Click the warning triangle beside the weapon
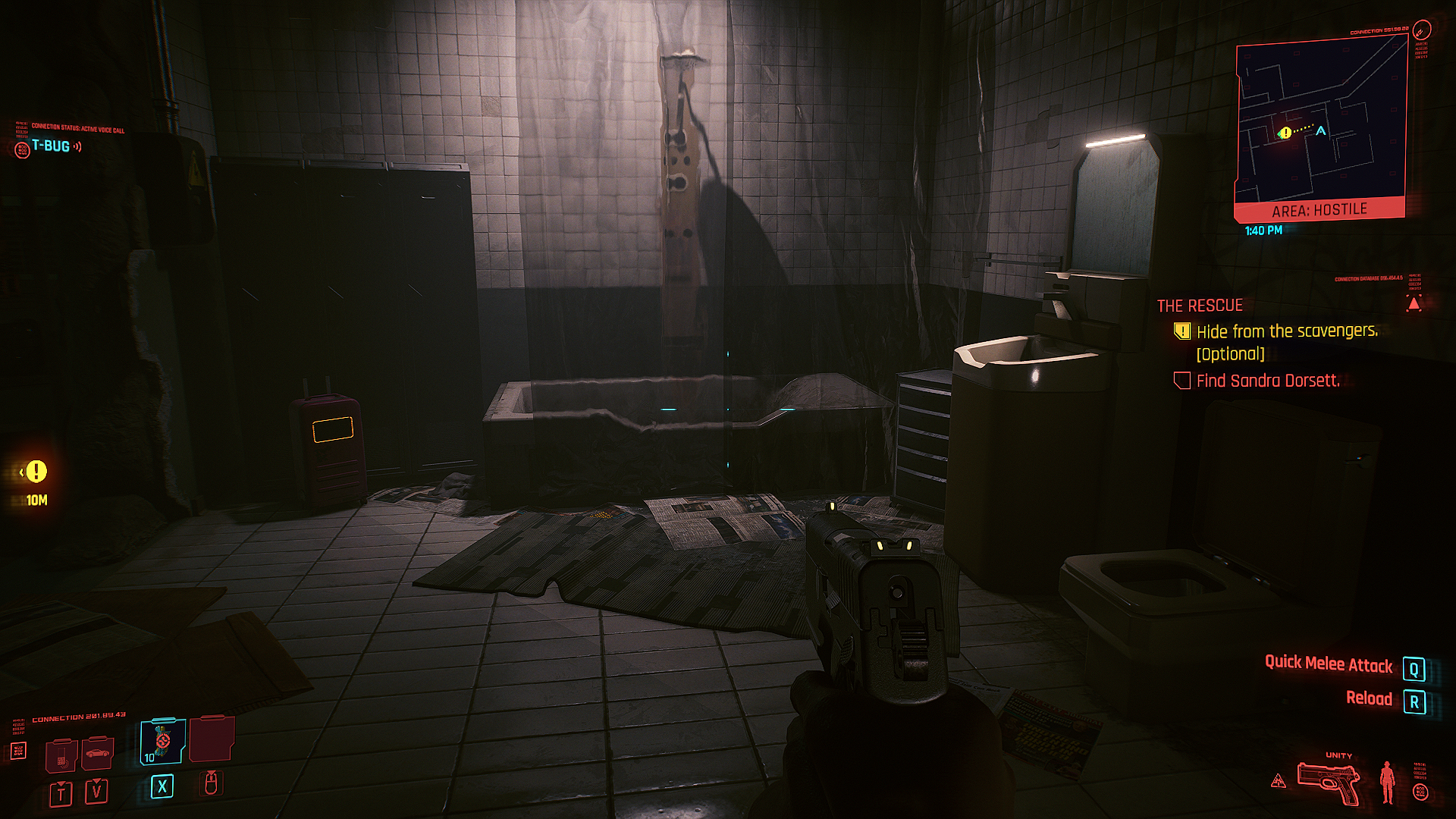Screen dimensions: 1456x819 pos(1279,781)
